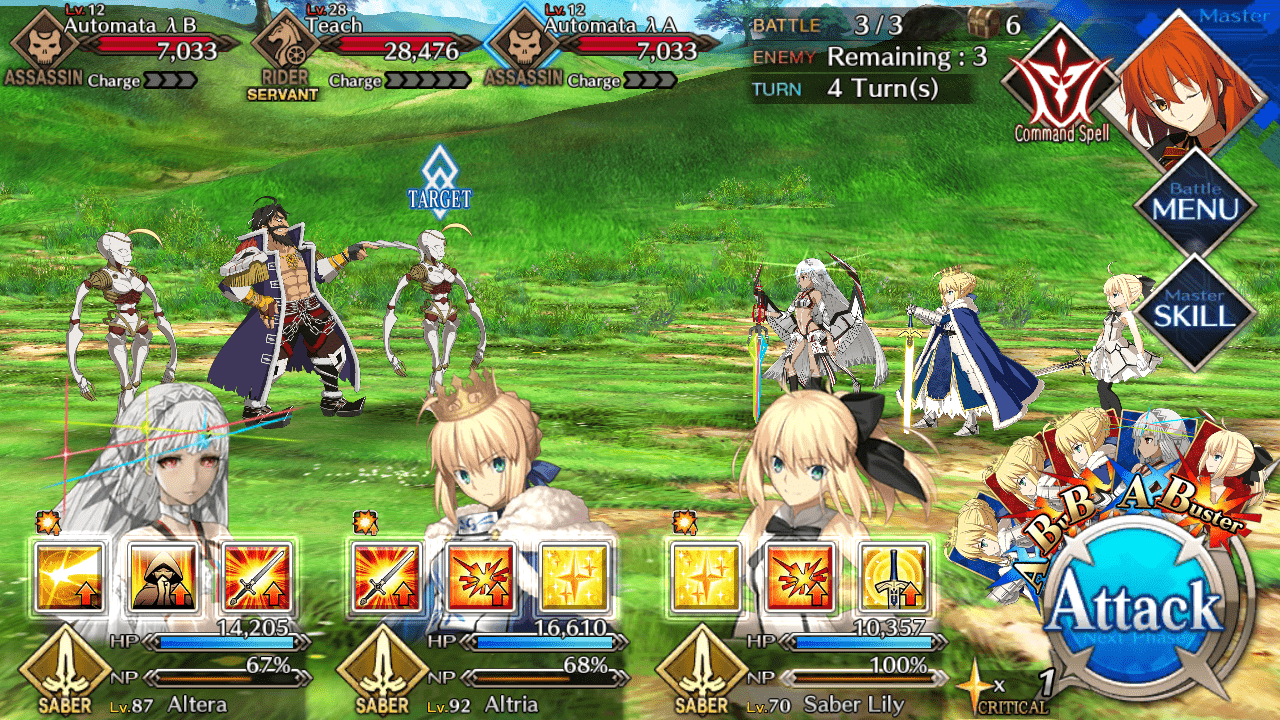This screenshot has height=720, width=1280.
Task: Activate Altera's sword attack-up skill
Action: (257, 579)
